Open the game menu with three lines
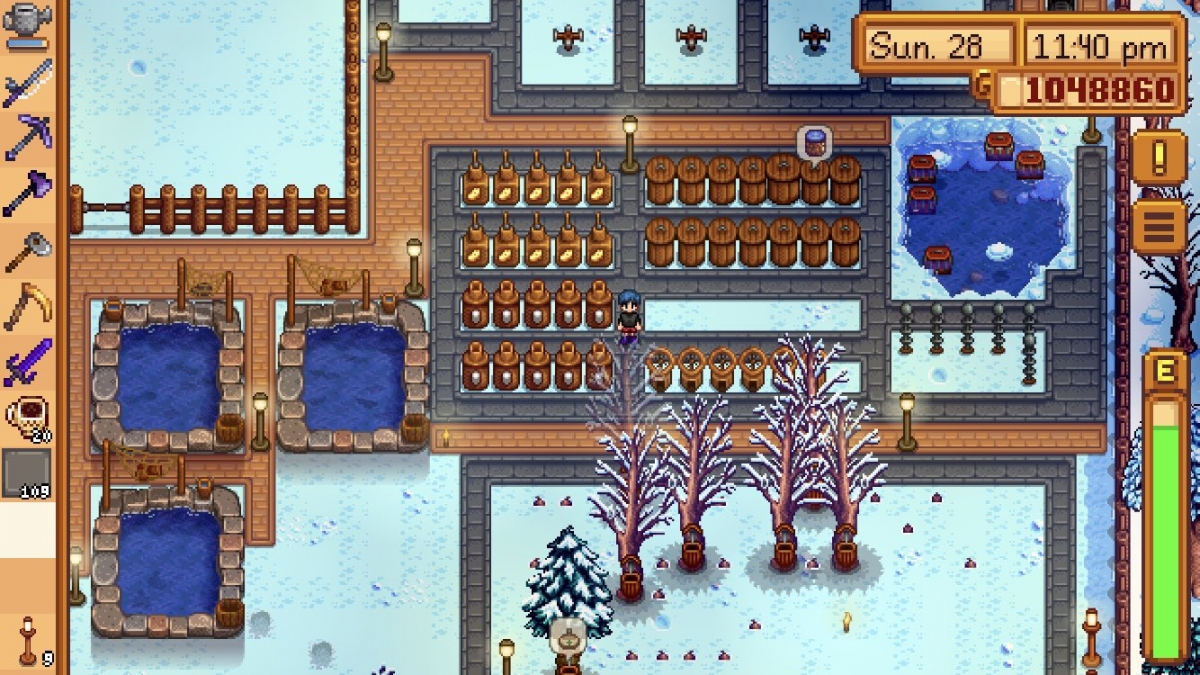Screen dimensions: 1200x675 (1158, 227)
